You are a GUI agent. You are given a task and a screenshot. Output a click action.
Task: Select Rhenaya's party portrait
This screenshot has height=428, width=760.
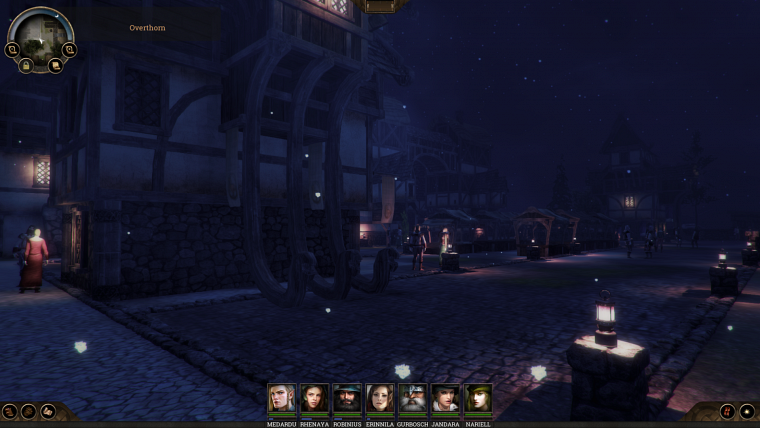(x=314, y=398)
